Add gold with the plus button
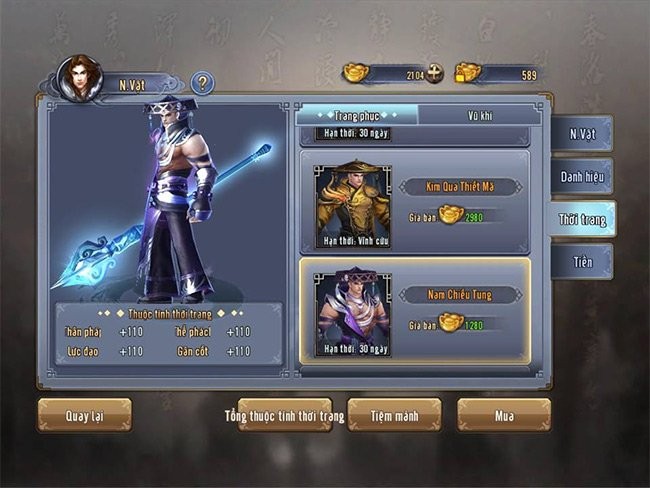This screenshot has height=488, width=650. [x=434, y=73]
